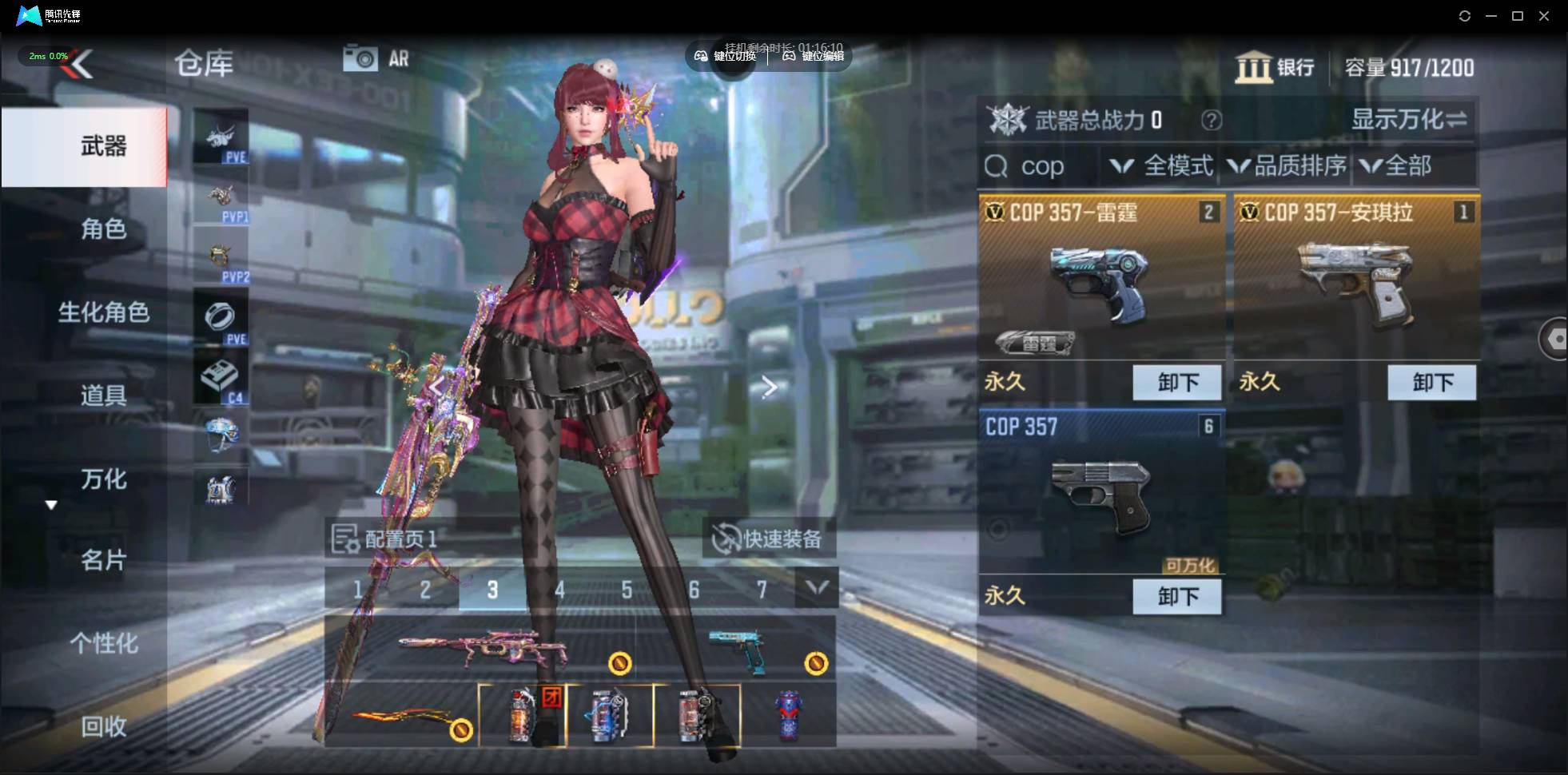Open the 品质排序 sort dropdown
Image resolution: width=1568 pixels, height=775 pixels.
[x=1287, y=166]
